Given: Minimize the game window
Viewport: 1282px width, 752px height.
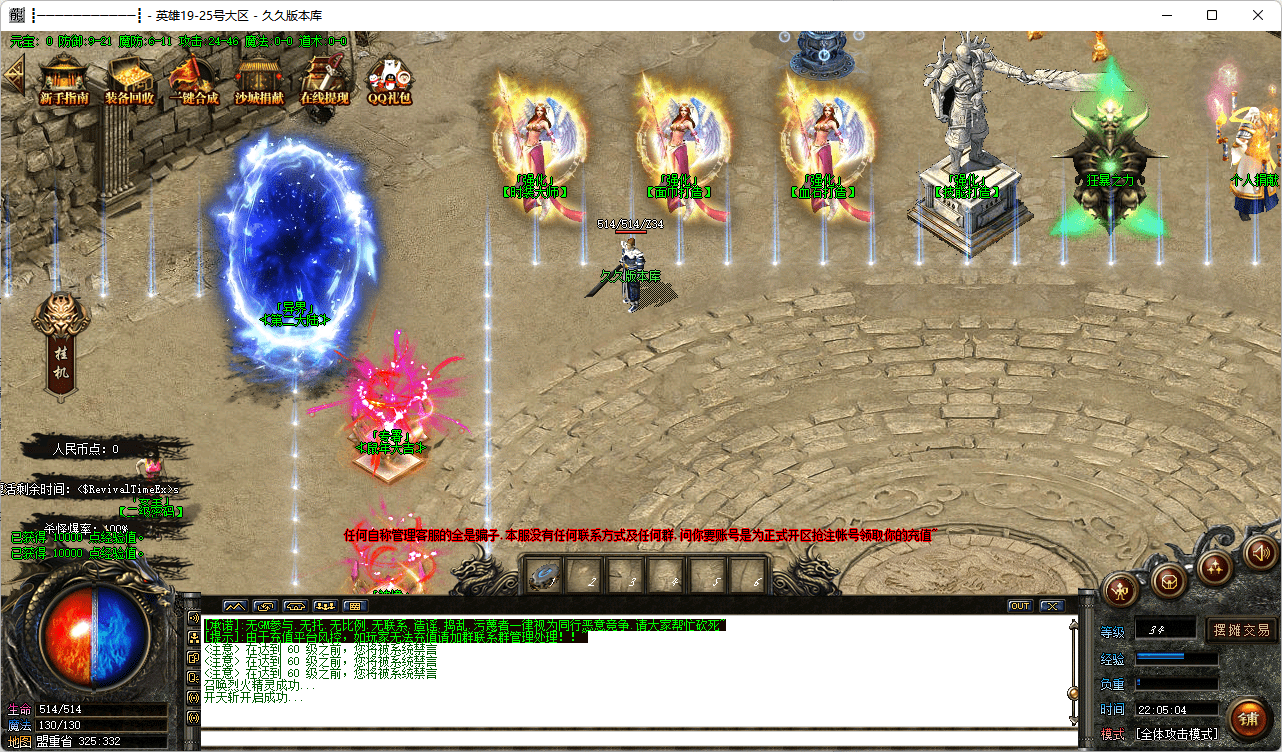Looking at the screenshot, I should pos(1166,15).
